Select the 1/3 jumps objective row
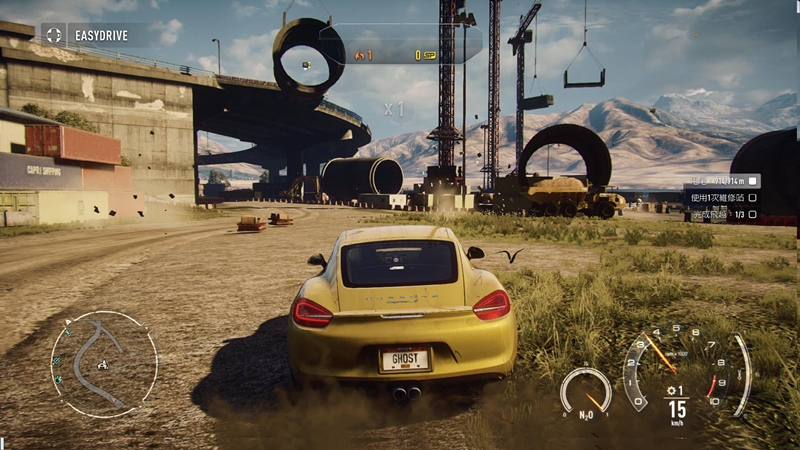800x450 pixels. coord(721,214)
